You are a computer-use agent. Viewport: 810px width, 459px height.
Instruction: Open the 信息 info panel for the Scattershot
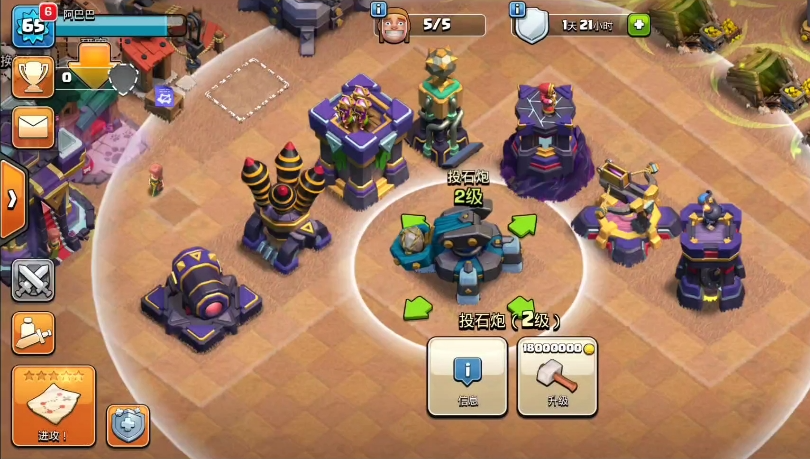tap(466, 375)
